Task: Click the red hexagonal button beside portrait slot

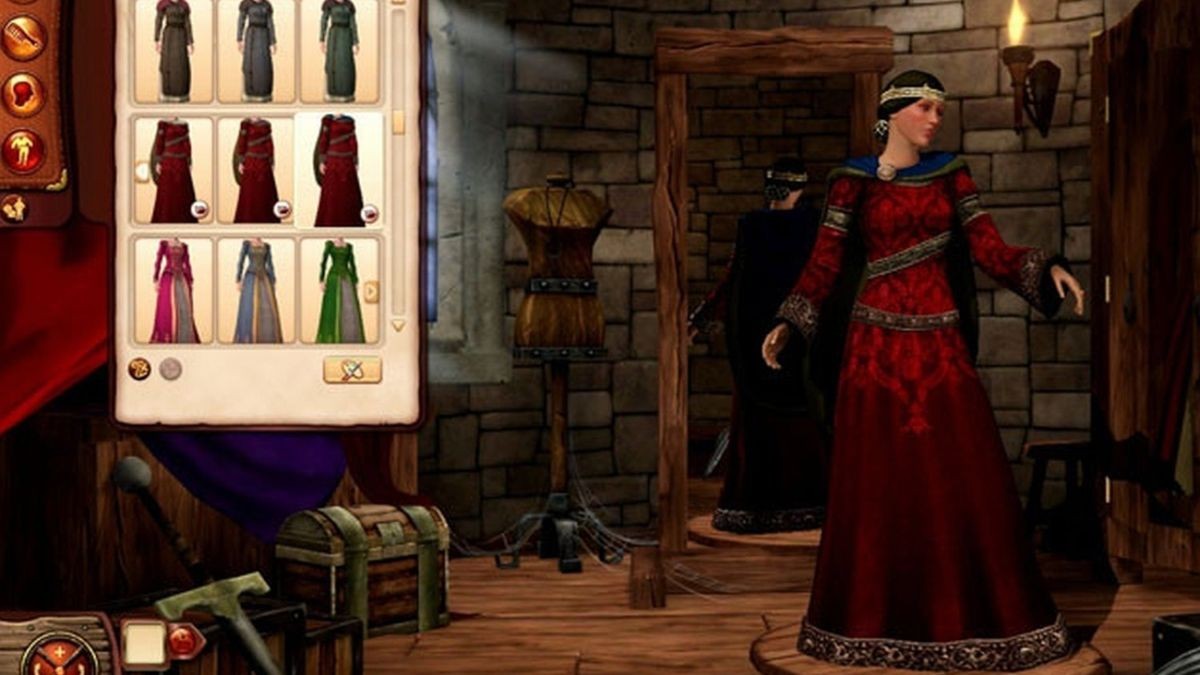Action: point(185,641)
